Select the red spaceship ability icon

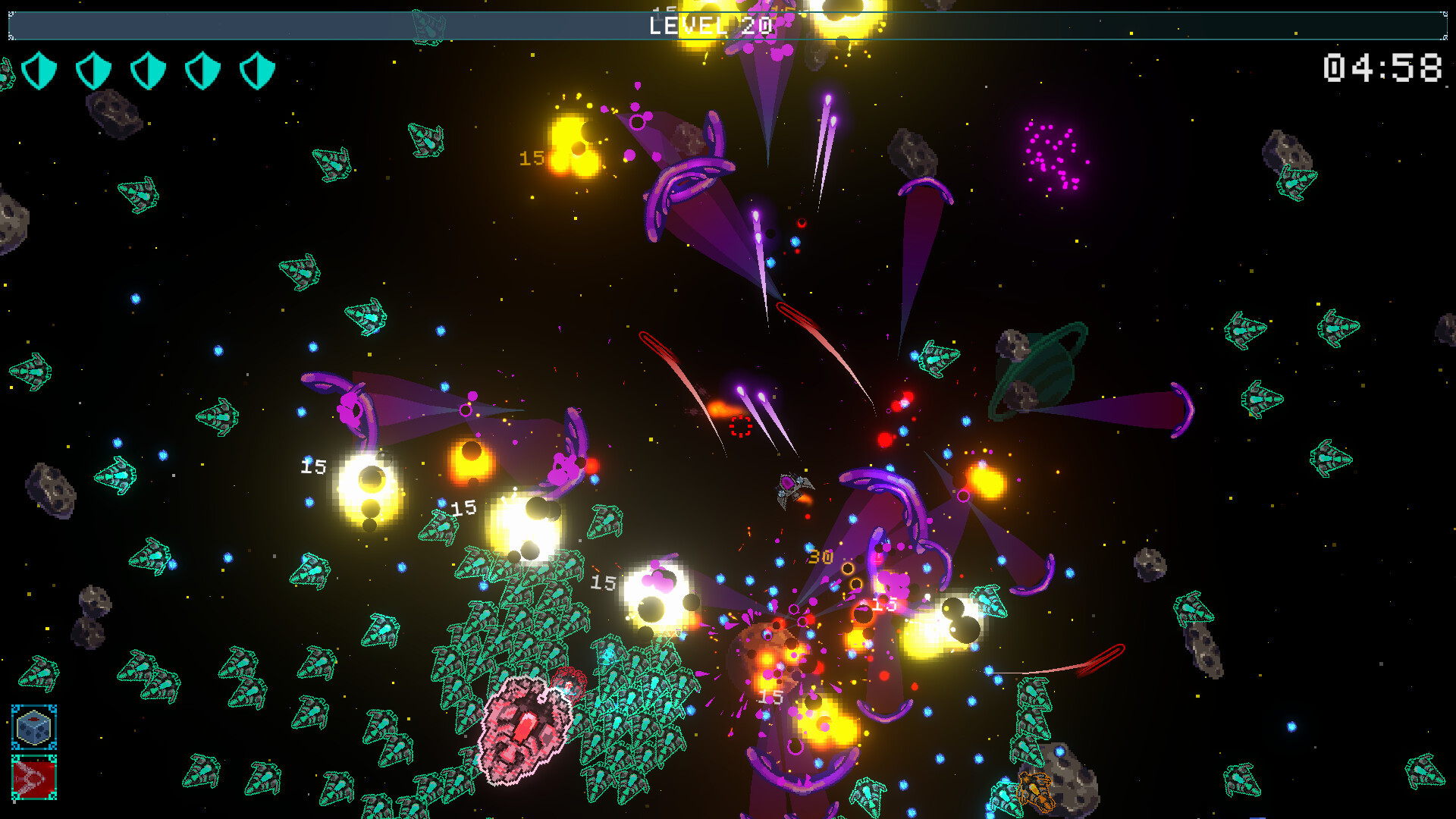click(x=34, y=778)
